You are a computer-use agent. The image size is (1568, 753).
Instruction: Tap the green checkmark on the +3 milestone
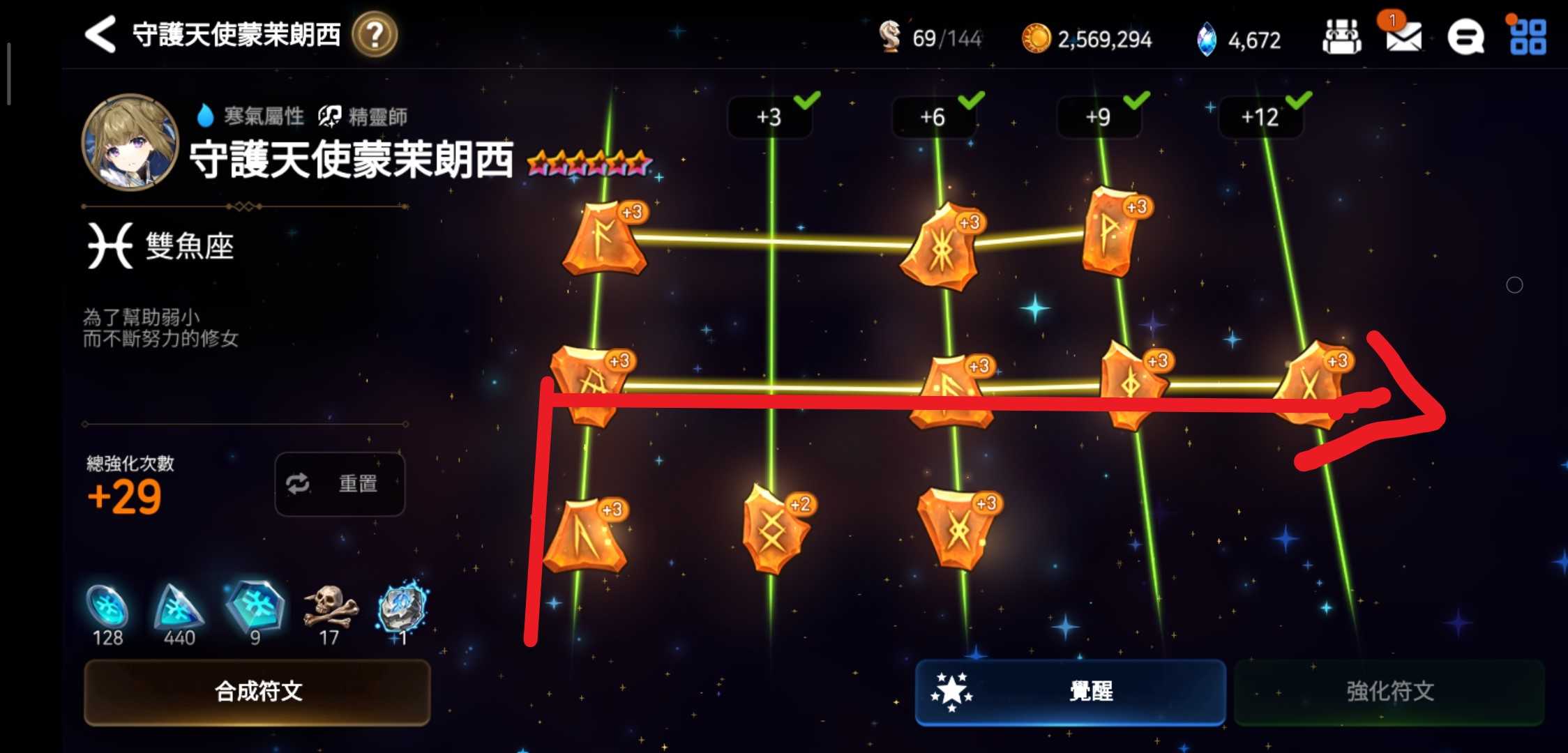click(x=806, y=102)
